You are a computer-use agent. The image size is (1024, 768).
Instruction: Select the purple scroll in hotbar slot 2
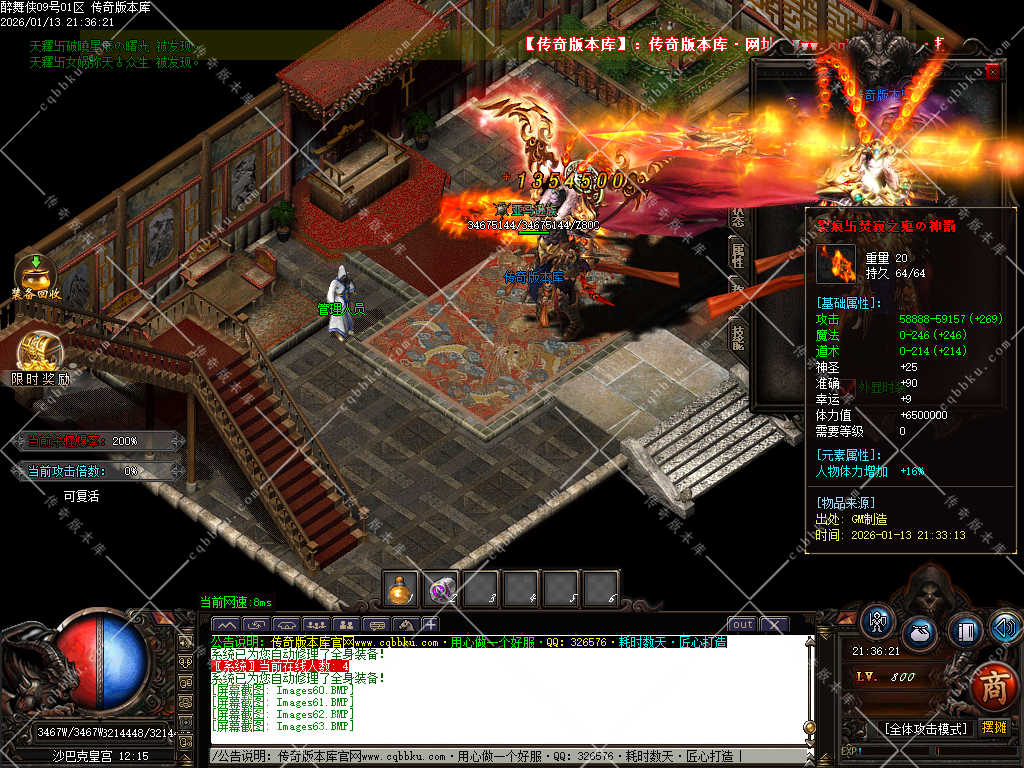(x=441, y=589)
